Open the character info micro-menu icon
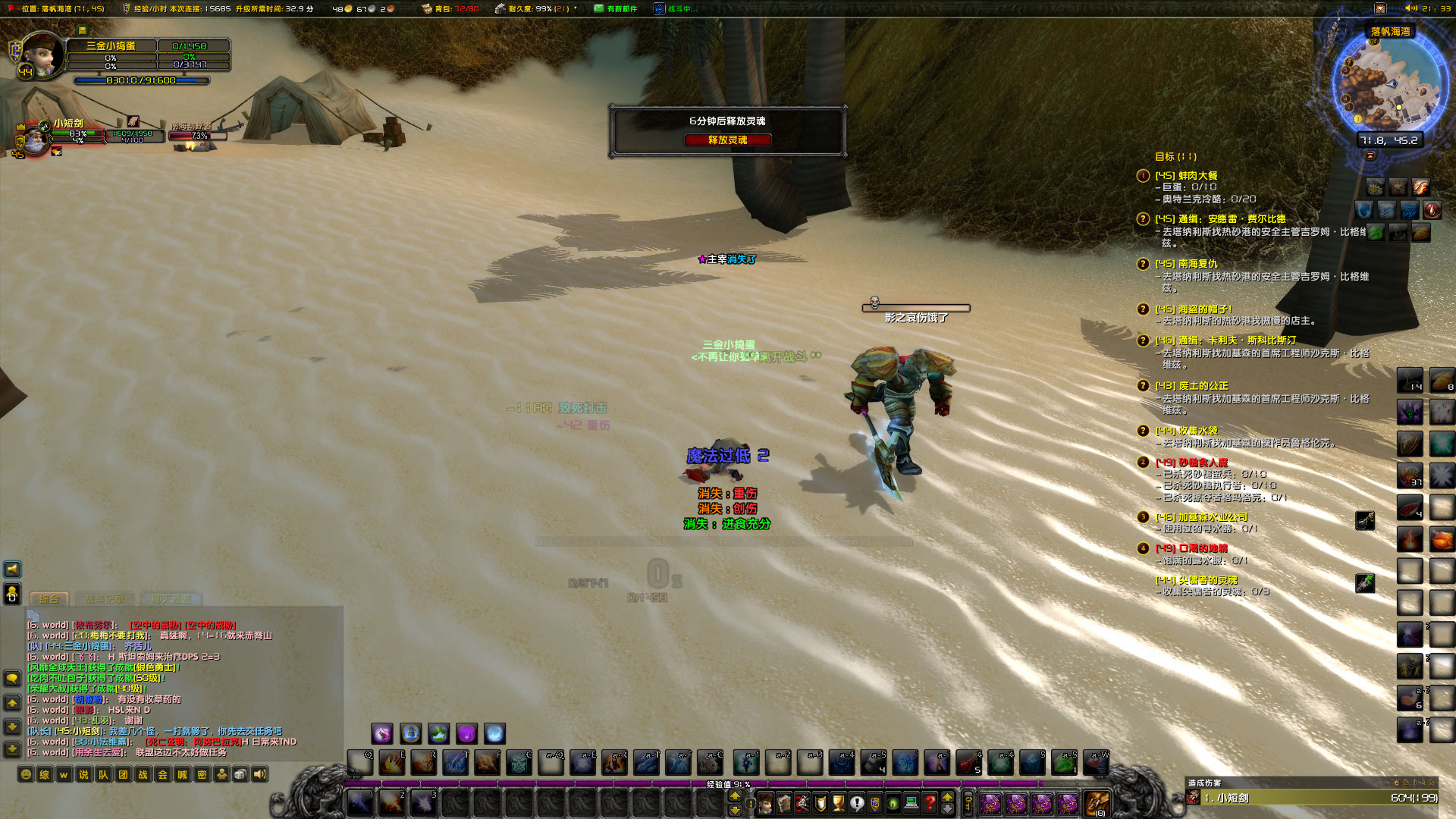The height and width of the screenshot is (819, 1456). (x=766, y=803)
